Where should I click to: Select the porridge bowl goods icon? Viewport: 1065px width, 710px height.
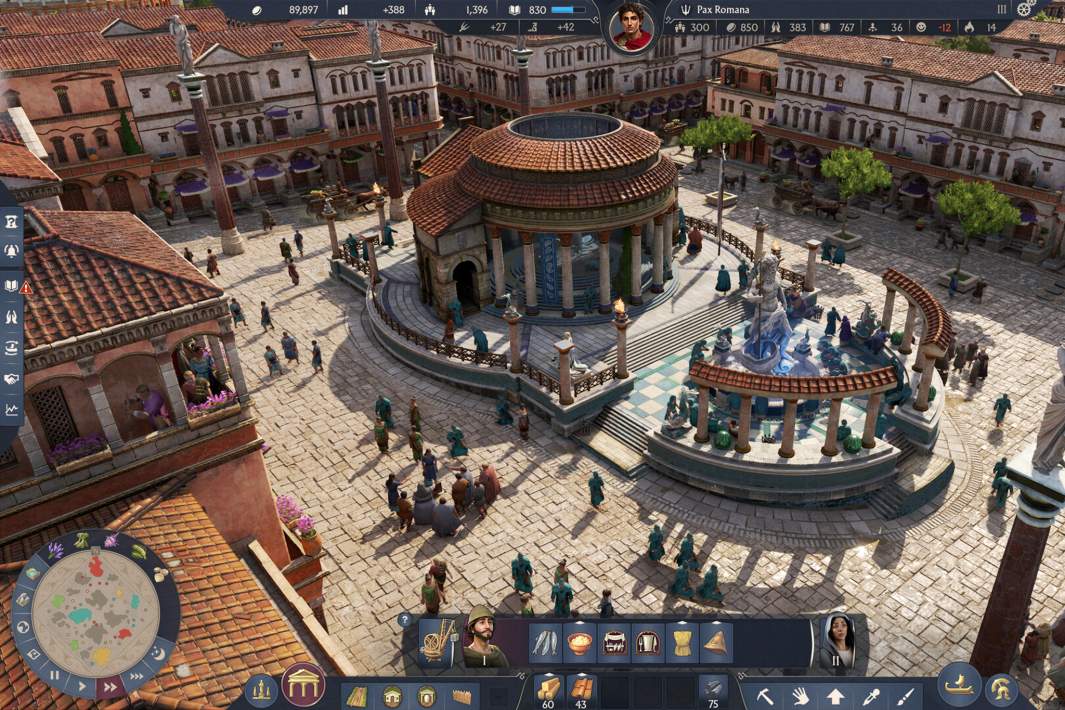[579, 642]
